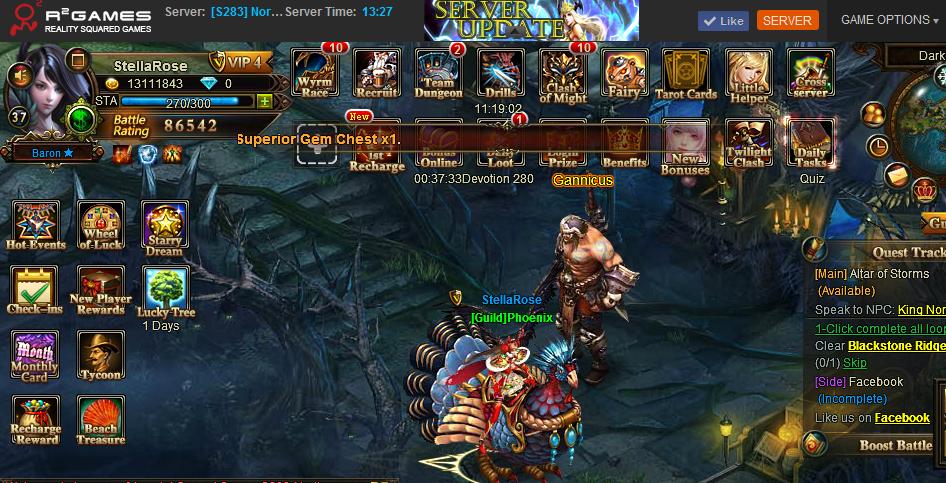Open the Lucky Tree
Screen dimensions: 946x483
[164, 293]
